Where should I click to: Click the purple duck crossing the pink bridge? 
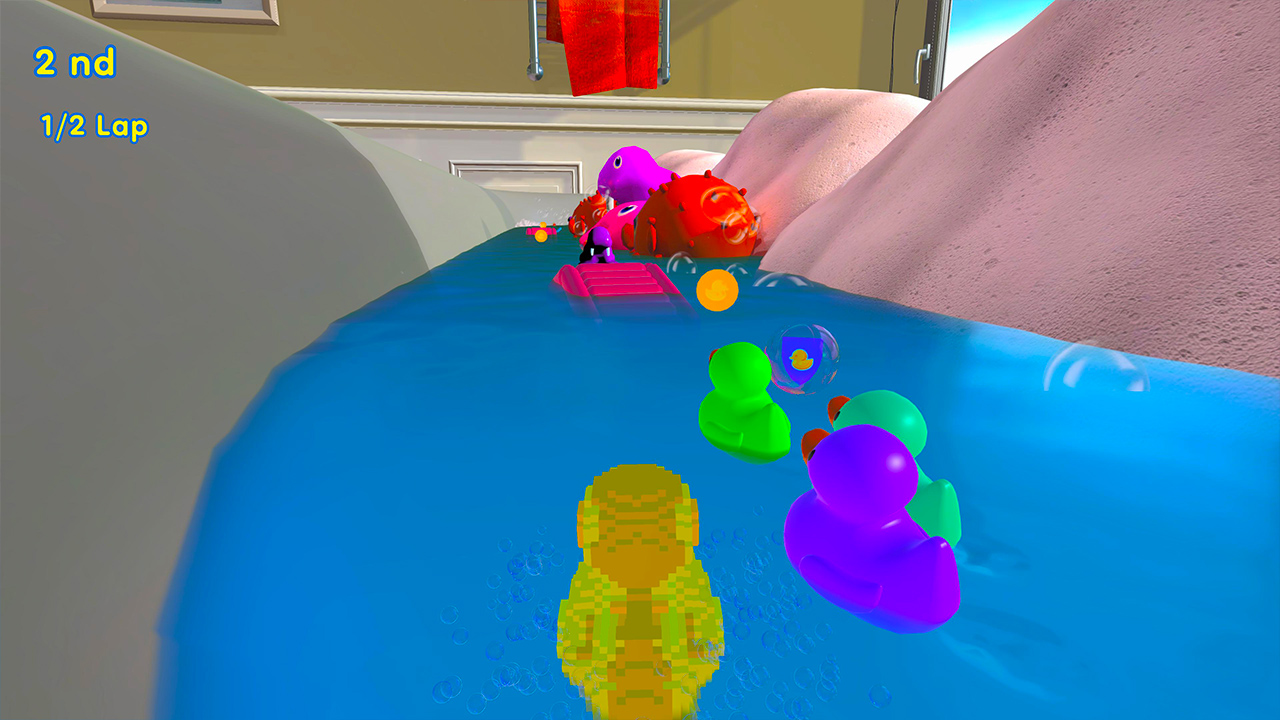(x=600, y=245)
